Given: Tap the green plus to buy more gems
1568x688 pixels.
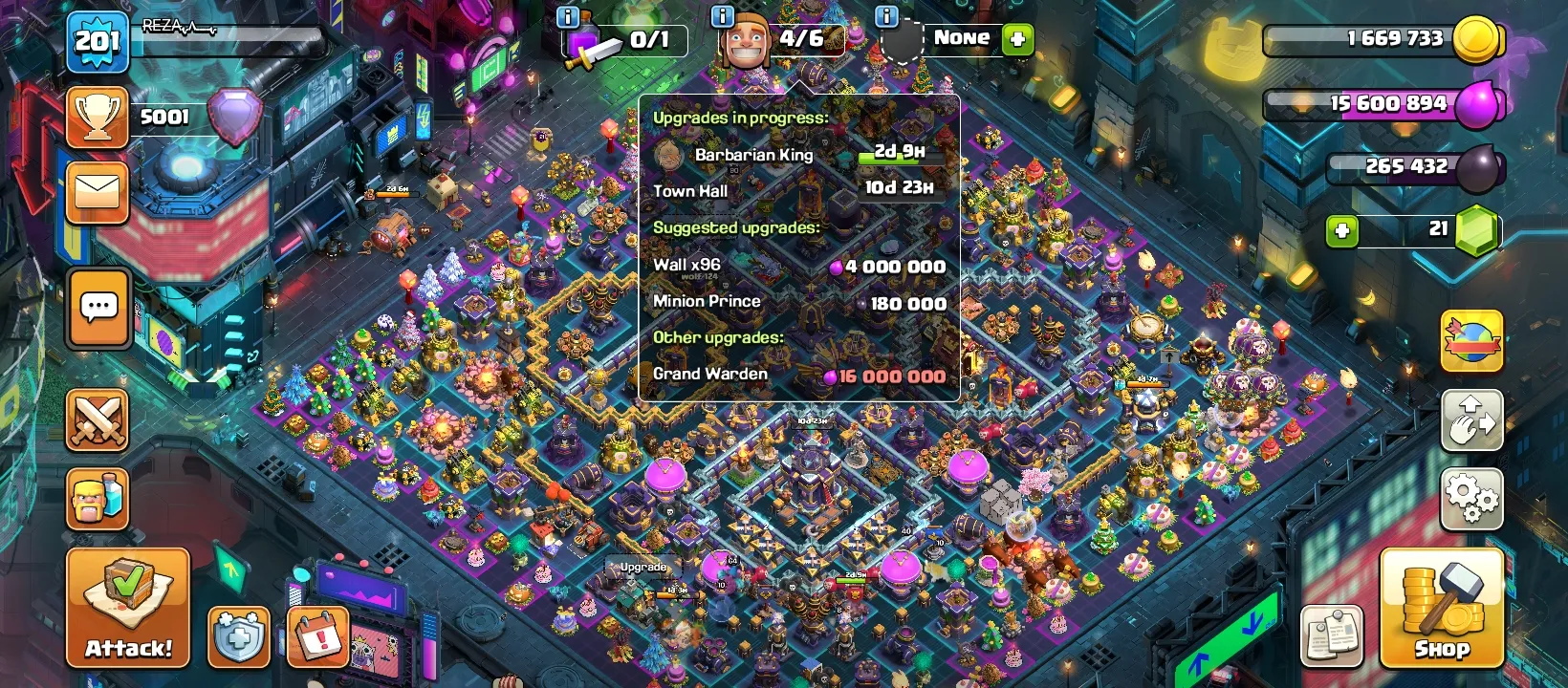Looking at the screenshot, I should tap(1342, 230).
